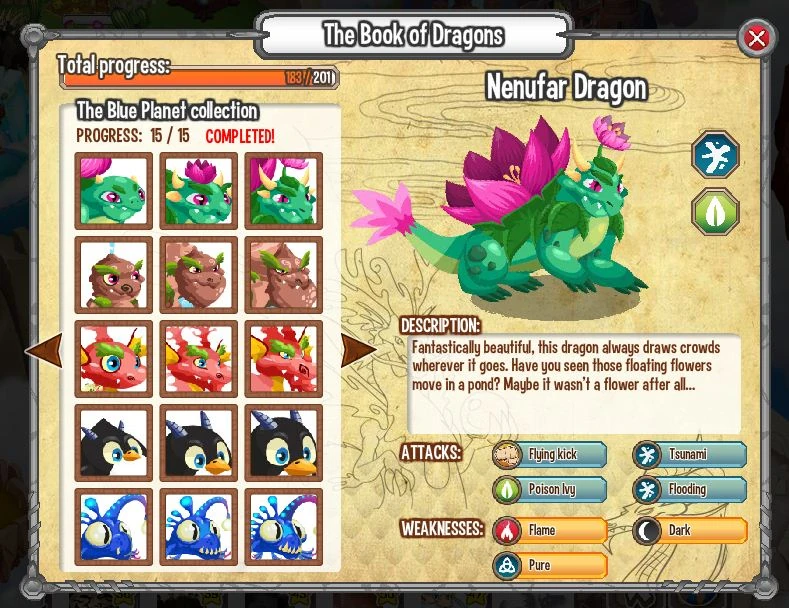The image size is (789, 608).
Task: View the Flooding attack
Action: click(690, 490)
